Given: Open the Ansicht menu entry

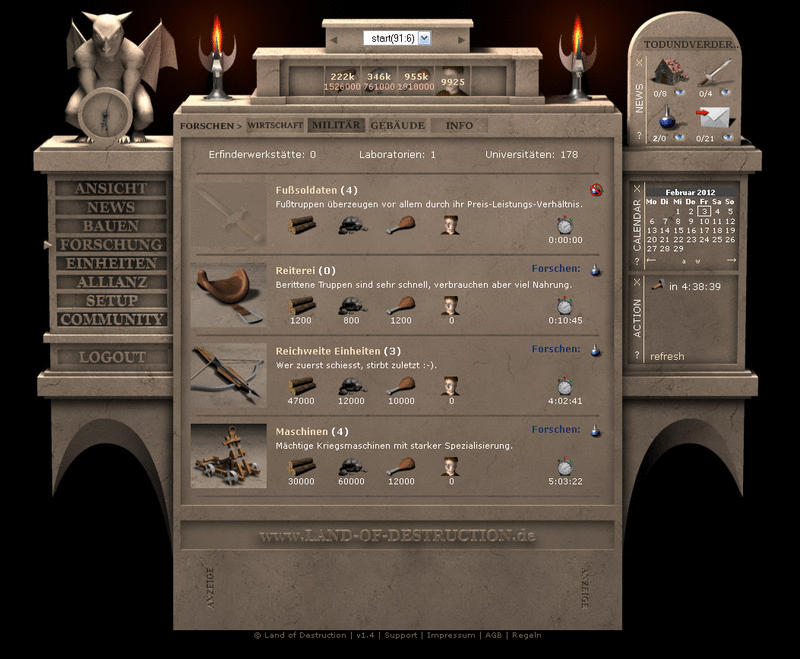Looking at the screenshot, I should 110,189.
